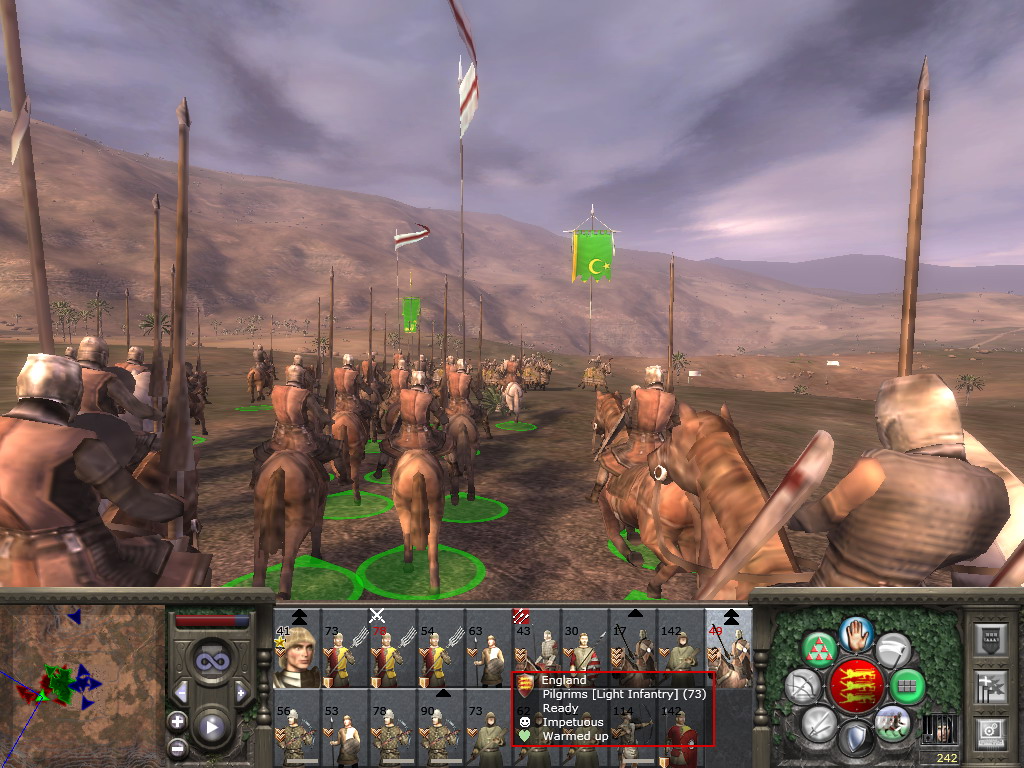This screenshot has height=768, width=1024.
Task: Toggle guard mode shield button
Action: tap(855, 739)
